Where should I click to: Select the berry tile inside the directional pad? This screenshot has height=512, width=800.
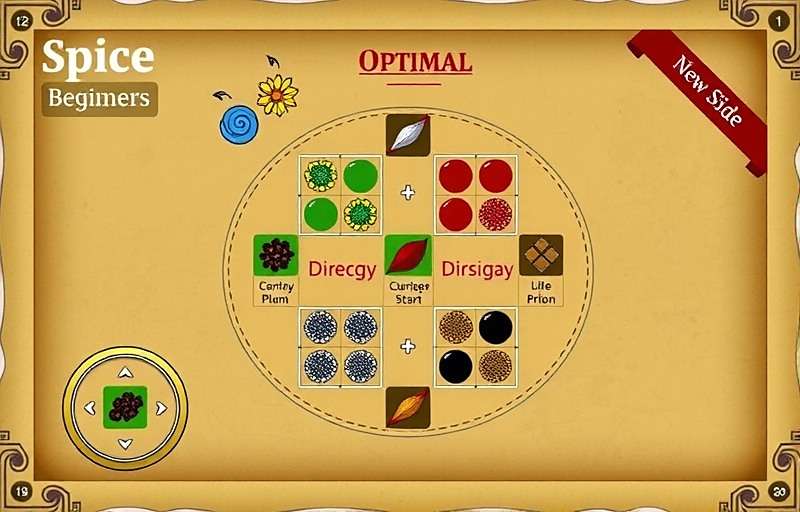pyautogui.click(x=125, y=408)
